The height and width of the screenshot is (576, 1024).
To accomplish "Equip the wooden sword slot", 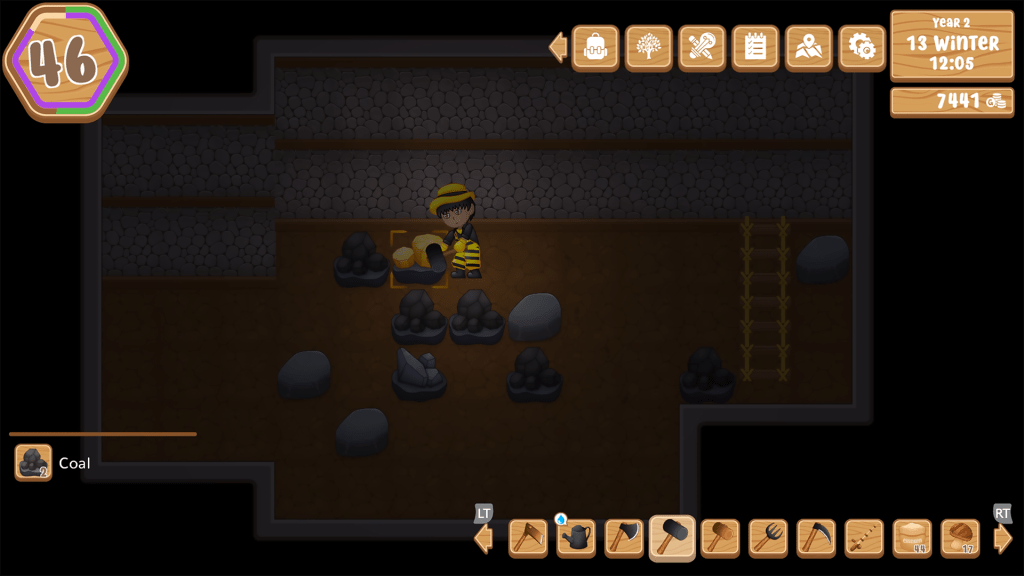I will click(x=864, y=538).
